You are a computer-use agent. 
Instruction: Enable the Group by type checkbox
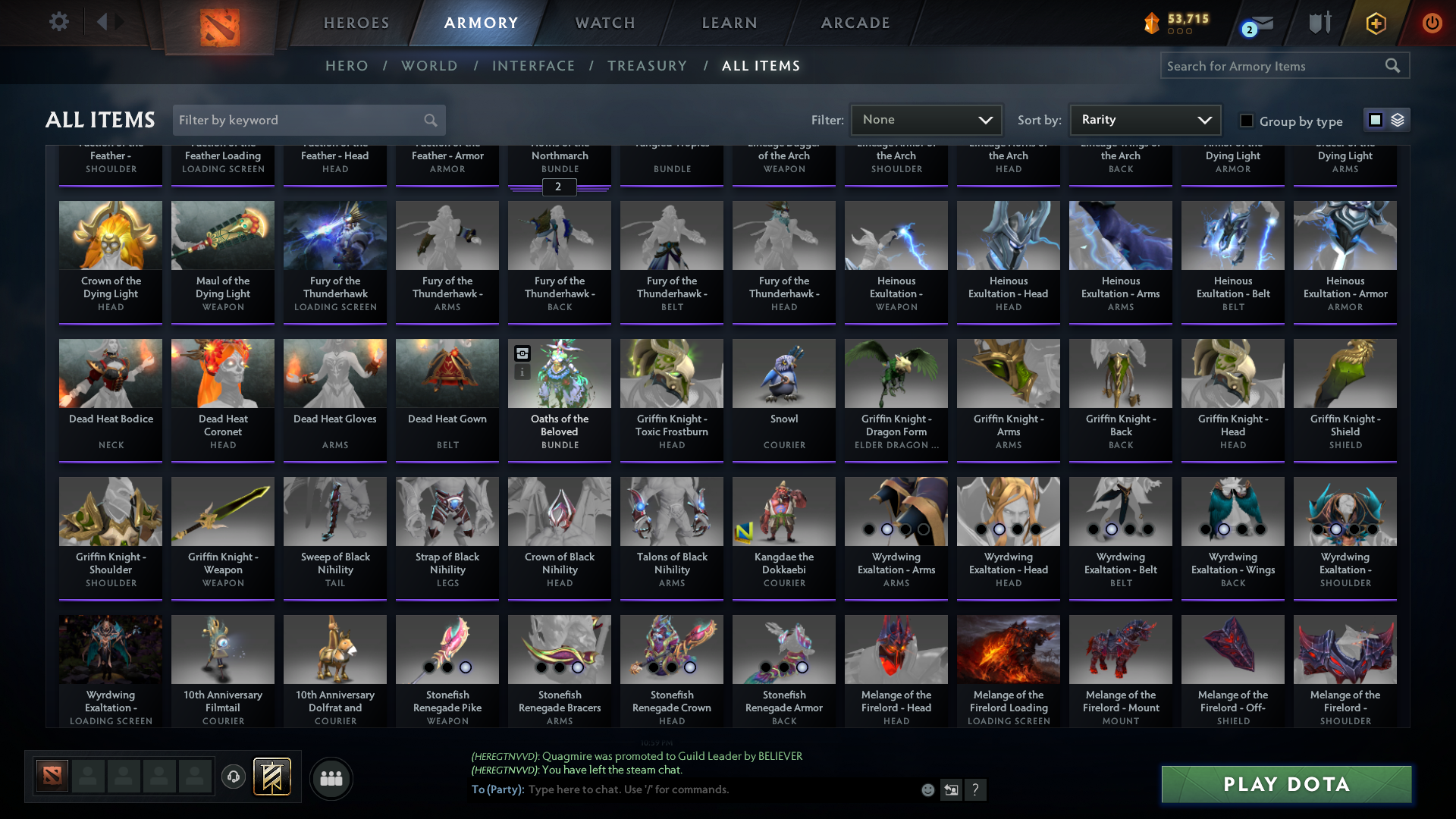click(x=1246, y=121)
